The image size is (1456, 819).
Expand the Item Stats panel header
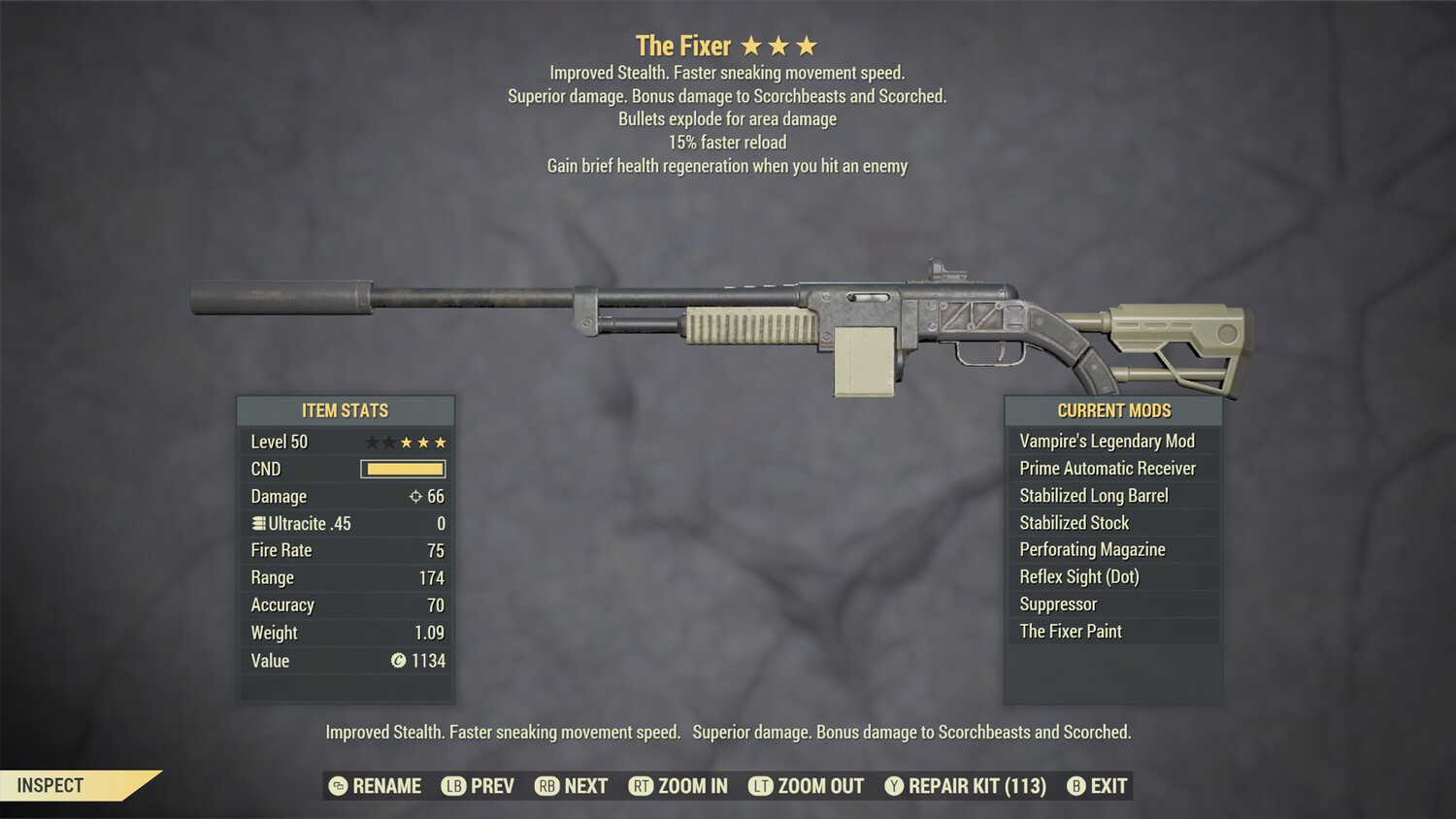tap(346, 410)
